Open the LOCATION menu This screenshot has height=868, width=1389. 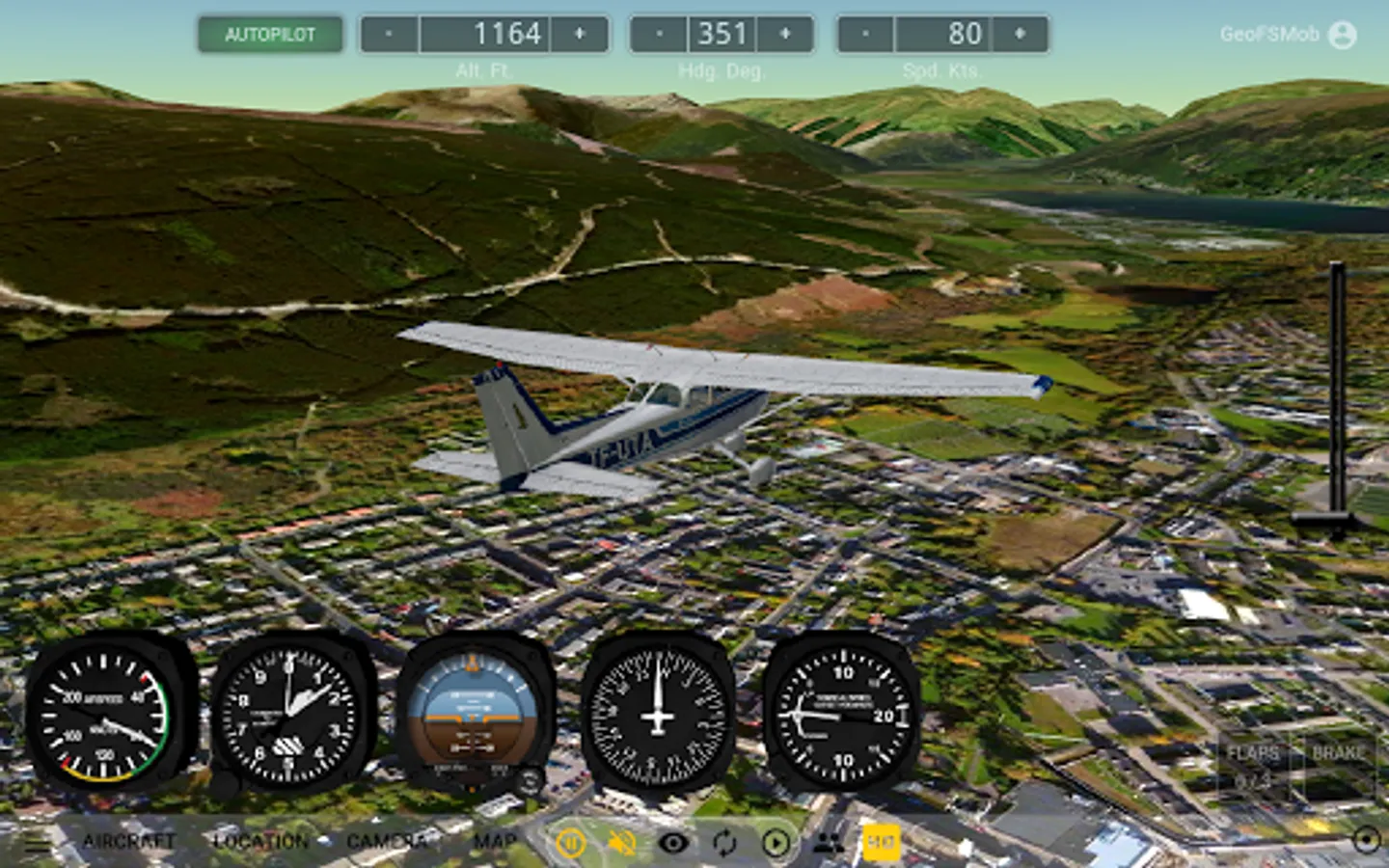click(260, 842)
